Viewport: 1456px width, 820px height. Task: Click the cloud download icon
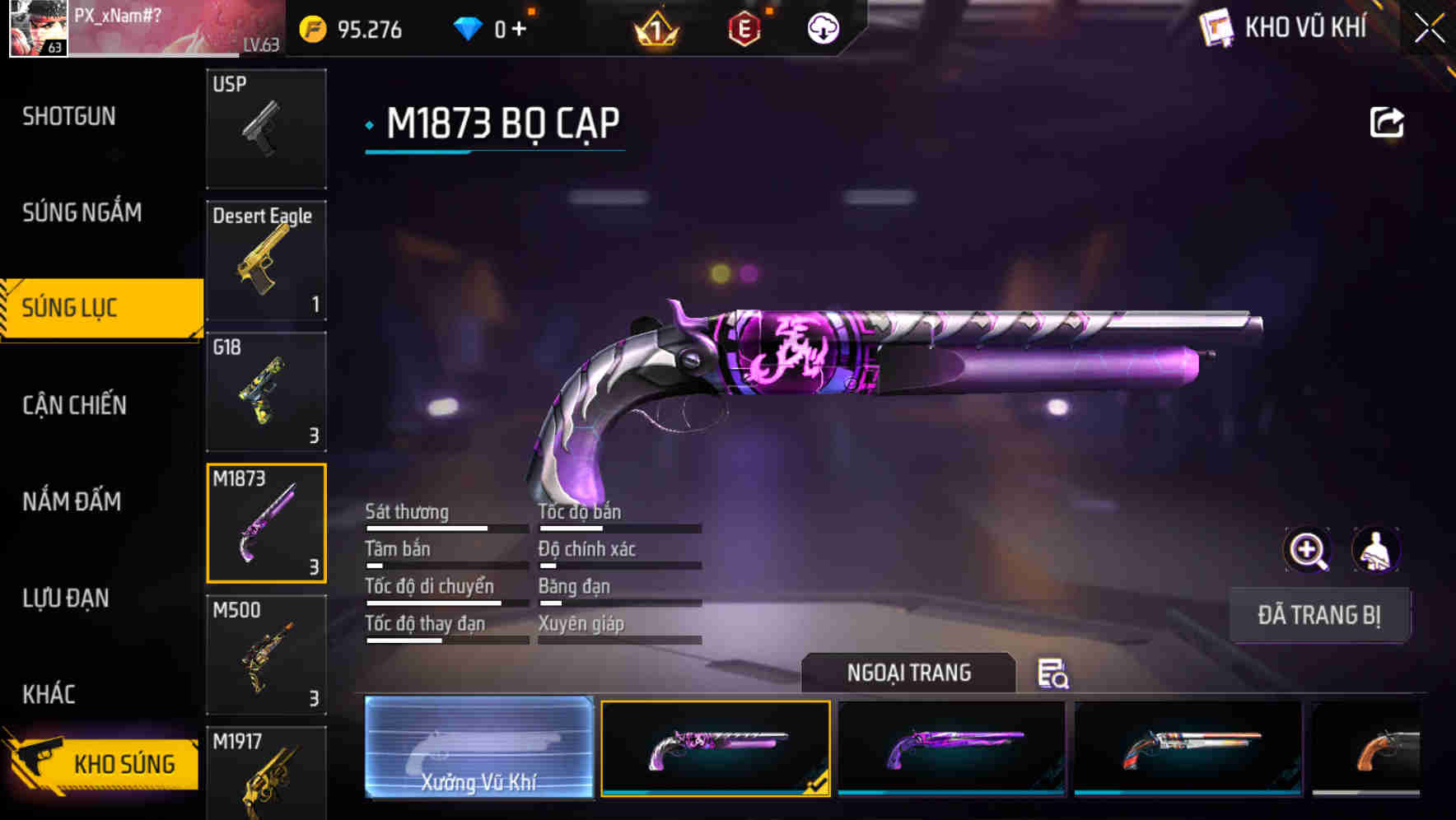(822, 27)
